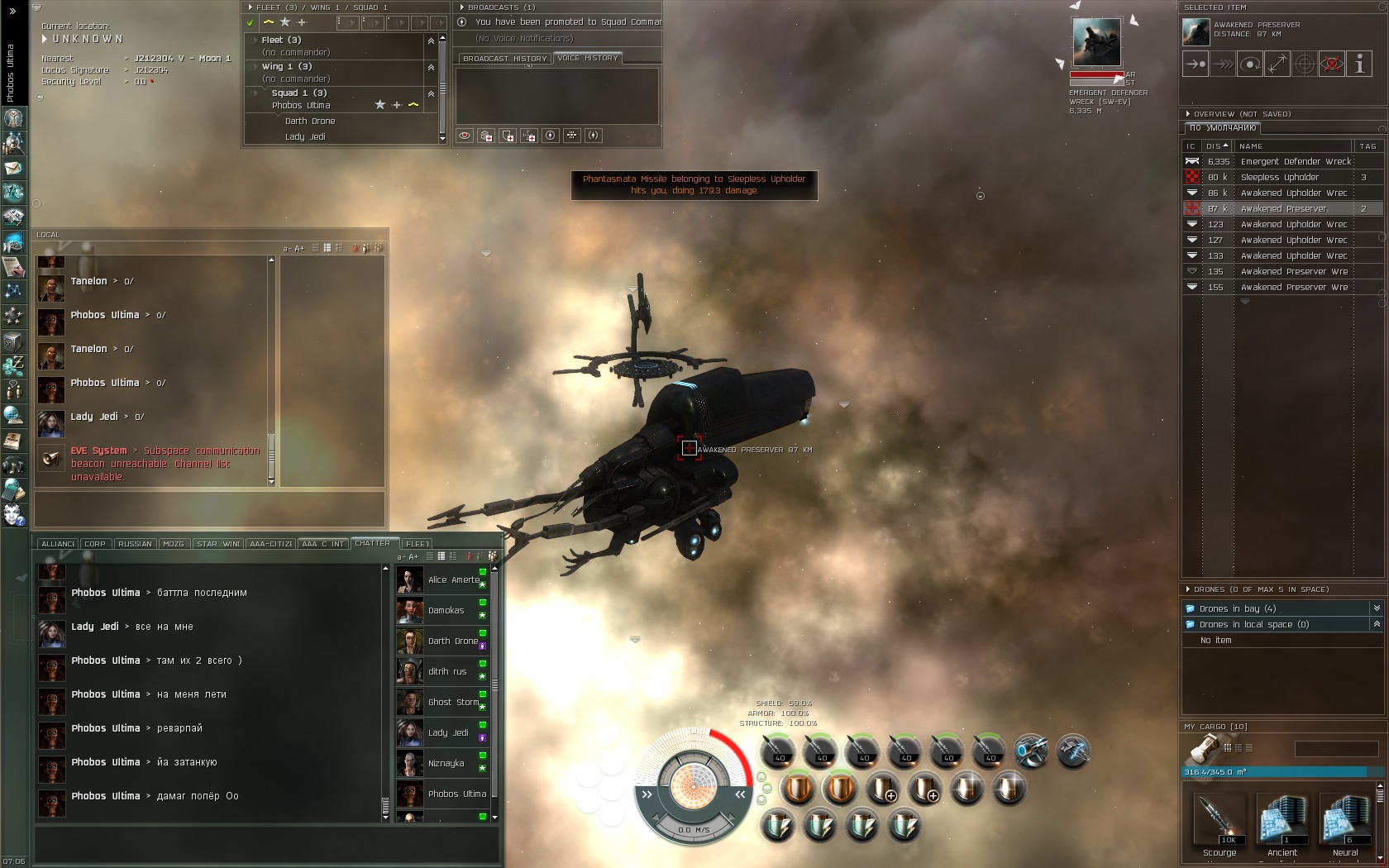This screenshot has height=868, width=1389.
Task: Select the Scourge missile in cargo
Action: point(1220,823)
